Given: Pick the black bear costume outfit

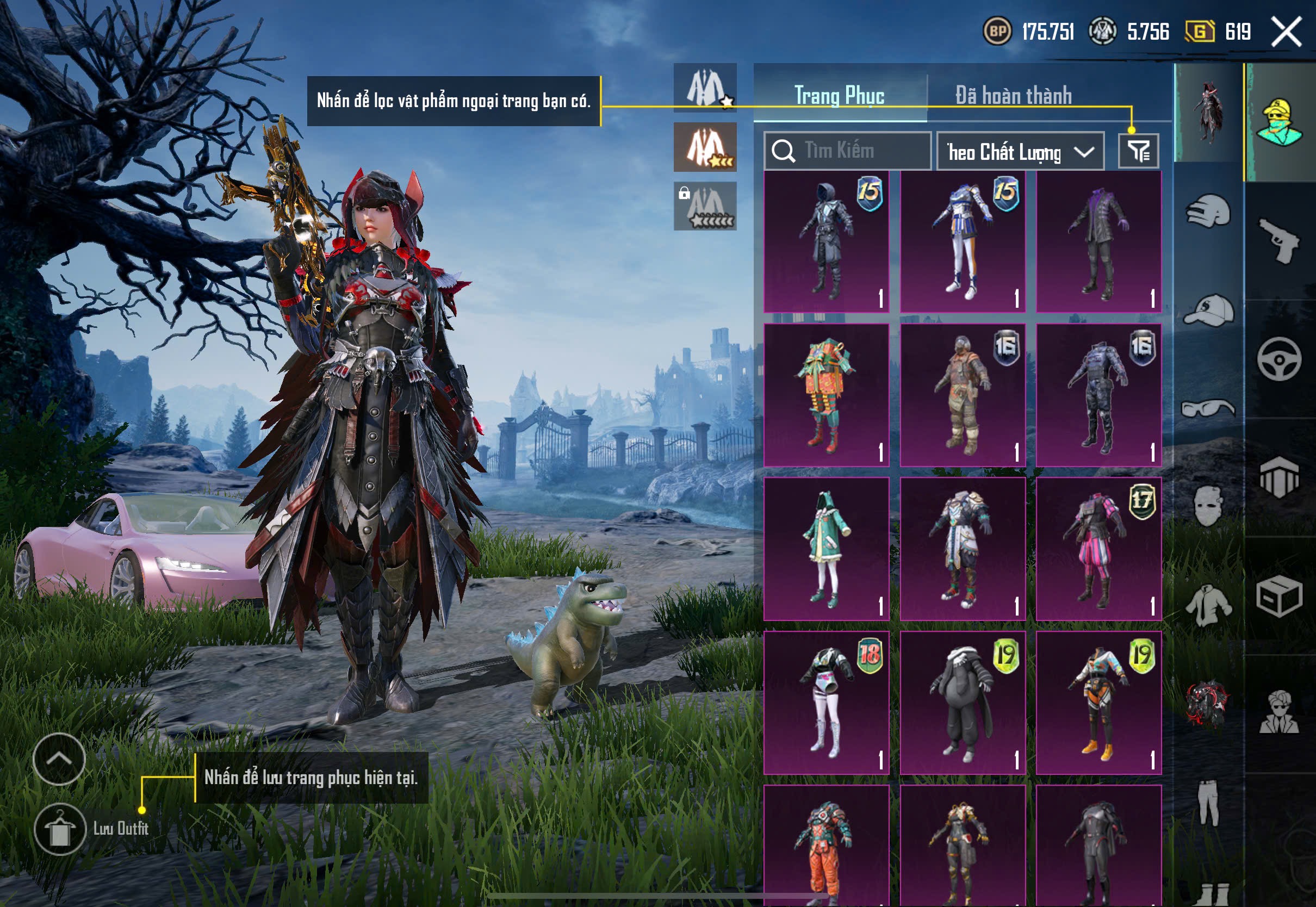Looking at the screenshot, I should [x=963, y=703].
